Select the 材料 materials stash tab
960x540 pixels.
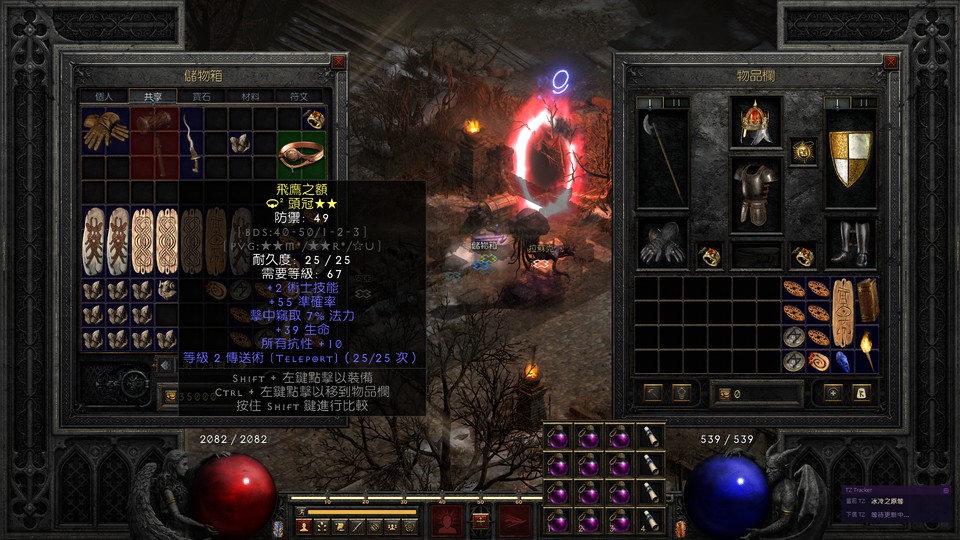(x=249, y=97)
